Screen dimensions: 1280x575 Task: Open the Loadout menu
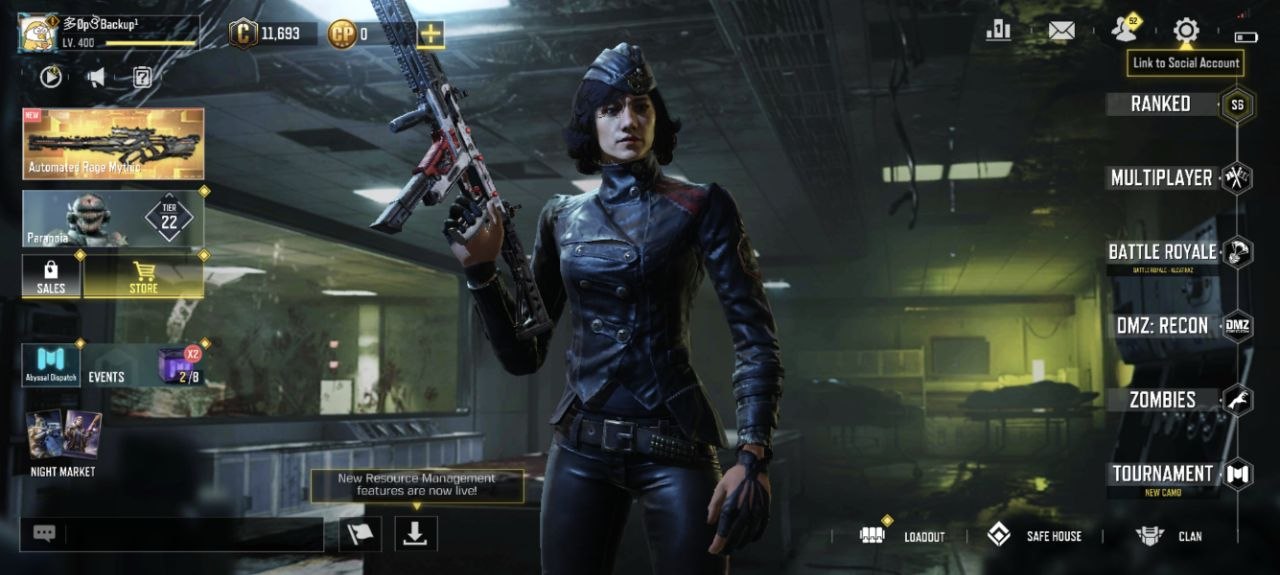904,536
